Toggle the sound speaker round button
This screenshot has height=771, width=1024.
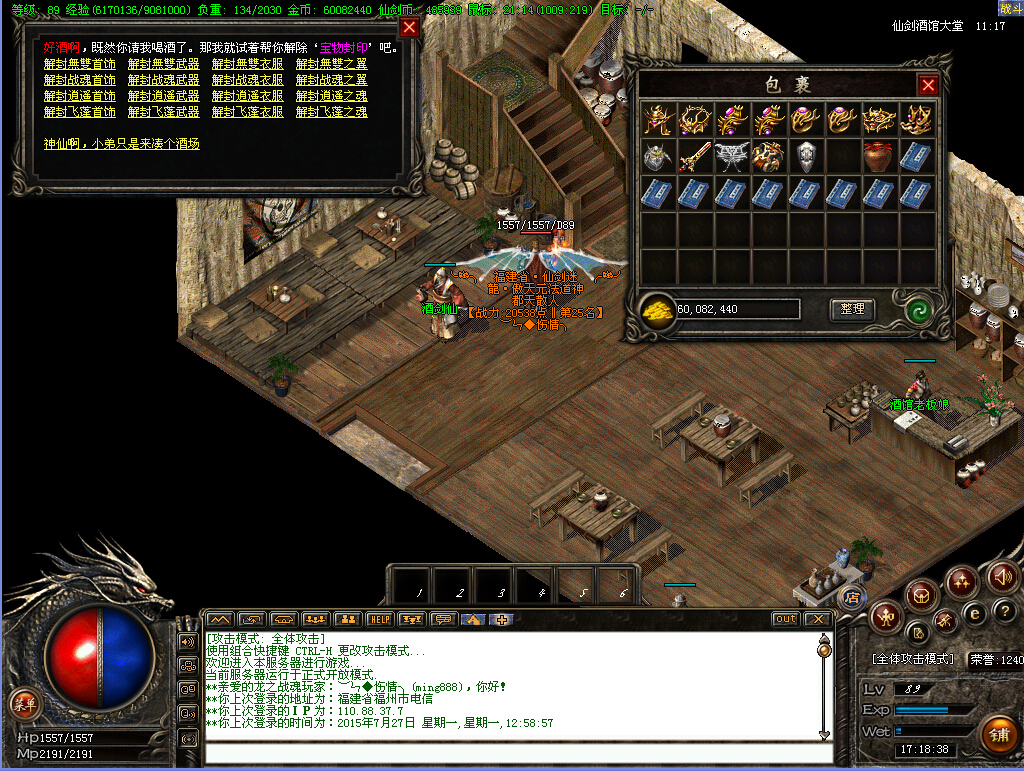[x=1003, y=576]
